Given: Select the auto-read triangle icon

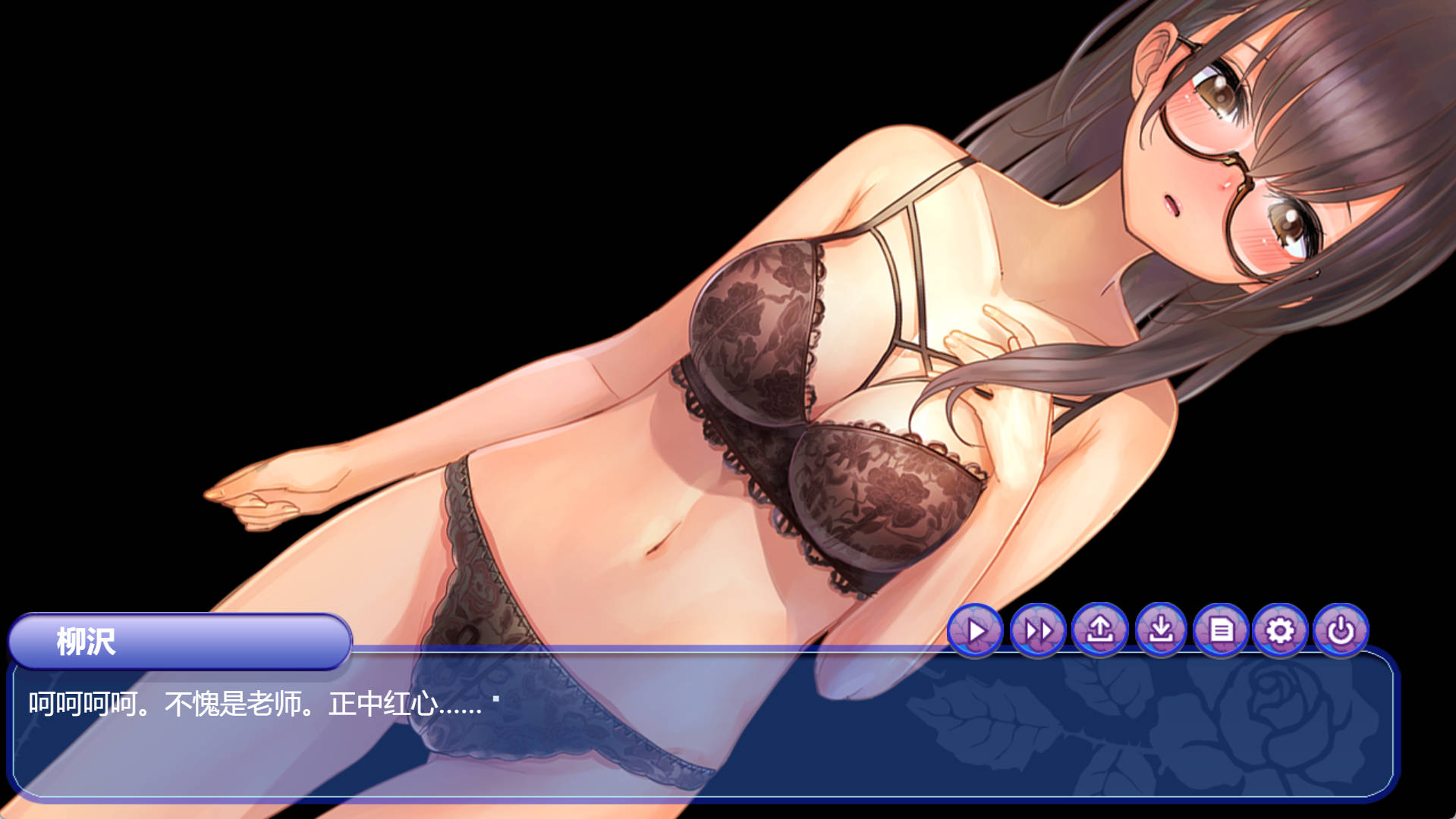Looking at the screenshot, I should 976,629.
